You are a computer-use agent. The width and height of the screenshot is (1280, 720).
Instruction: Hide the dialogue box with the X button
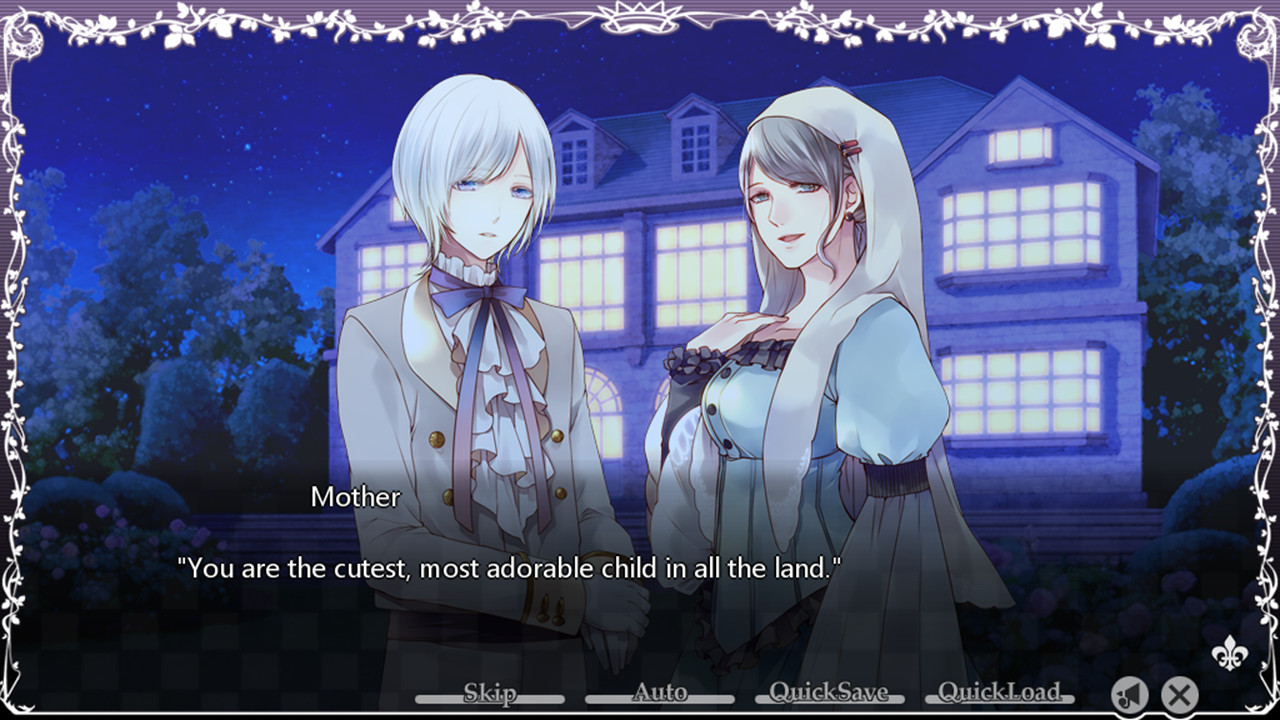(1180, 693)
